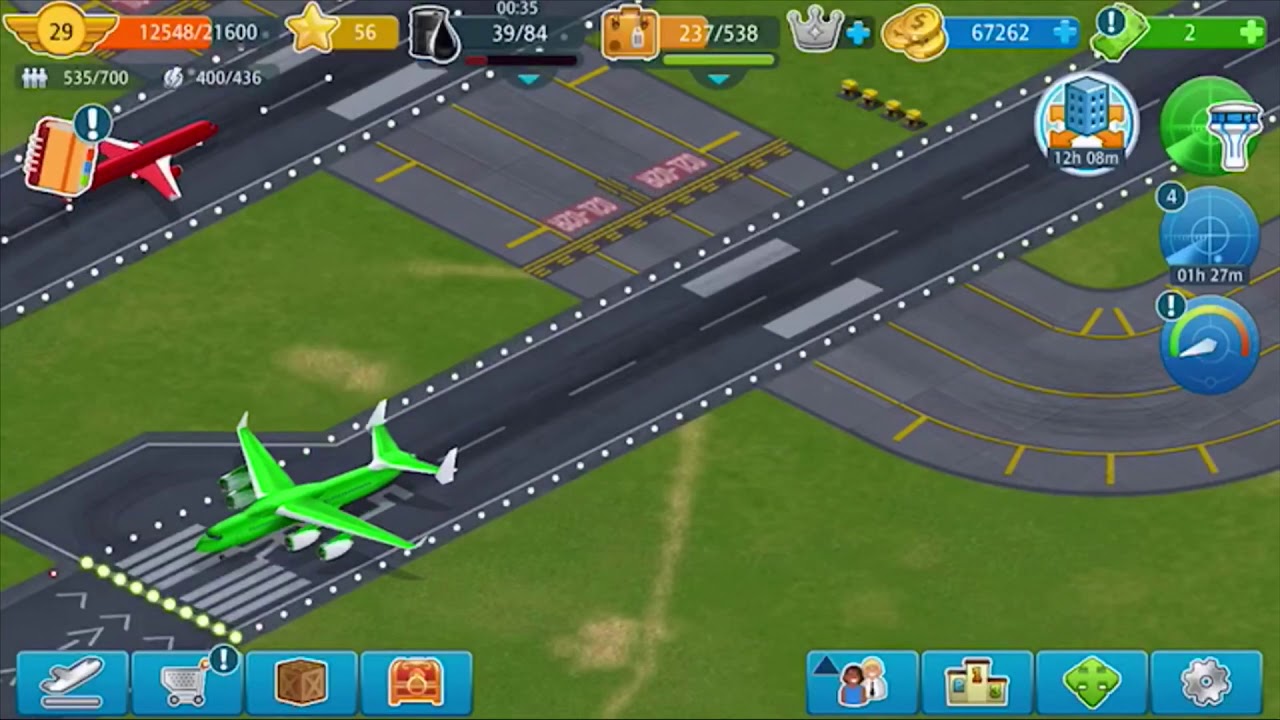Open the flights airplane menu button
This screenshot has width=1280, height=720.
pyautogui.click(x=72, y=681)
